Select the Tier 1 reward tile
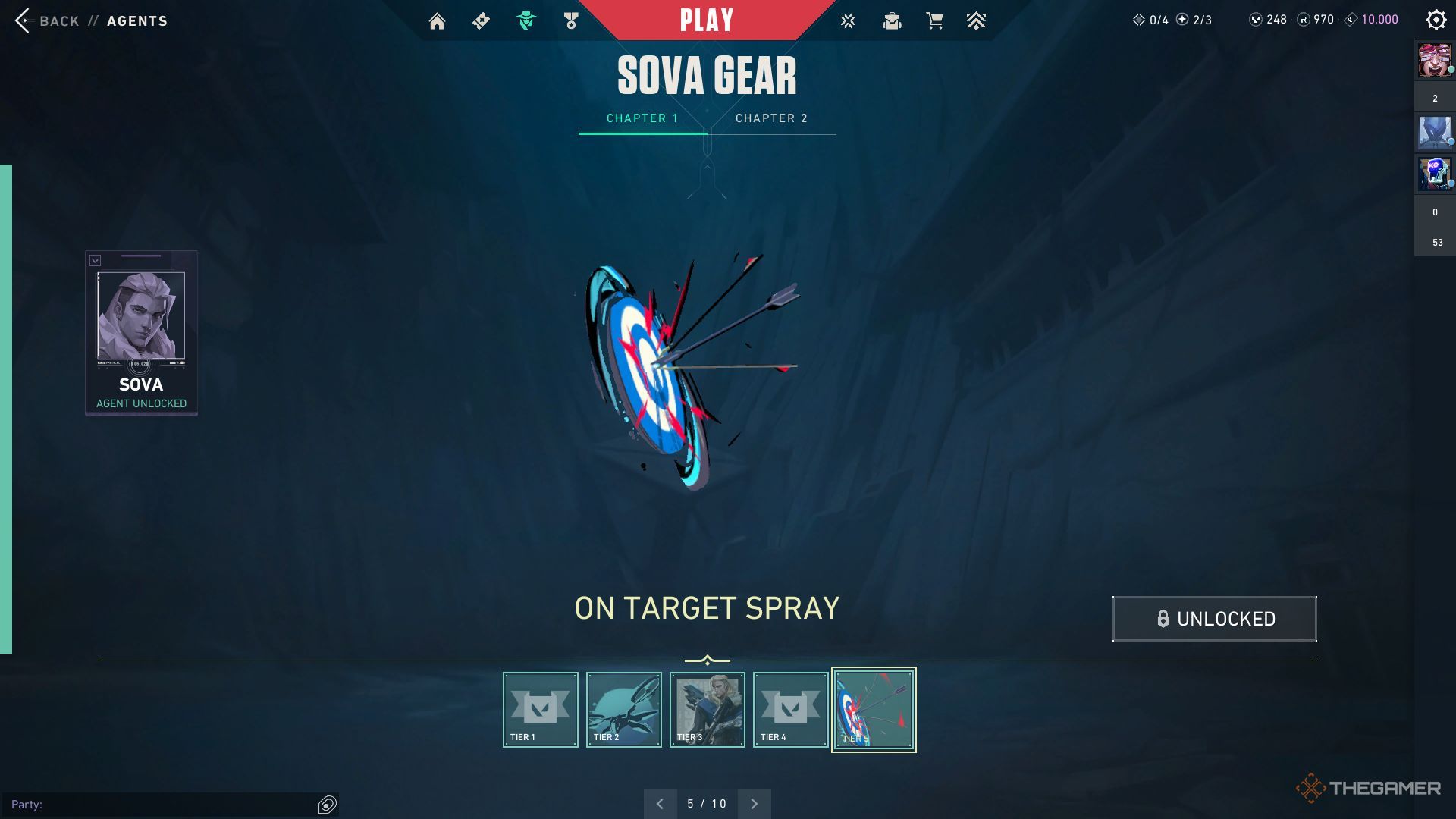Viewport: 1456px width, 819px height. pos(540,710)
